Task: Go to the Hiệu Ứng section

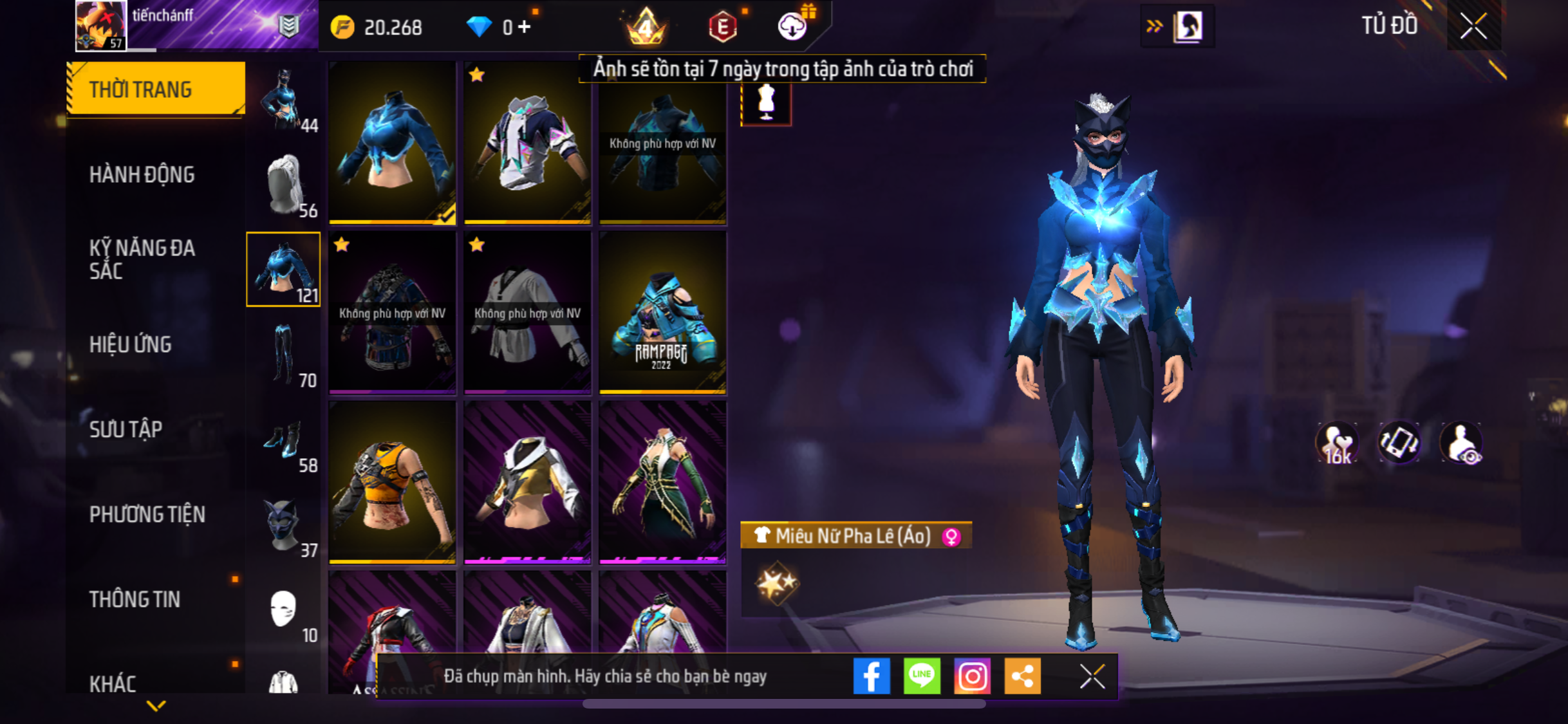Action: (131, 344)
